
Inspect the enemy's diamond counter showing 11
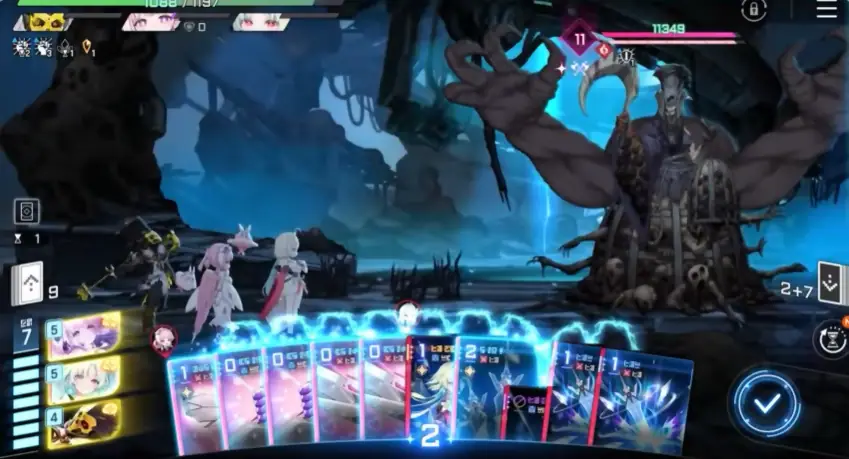(x=580, y=40)
